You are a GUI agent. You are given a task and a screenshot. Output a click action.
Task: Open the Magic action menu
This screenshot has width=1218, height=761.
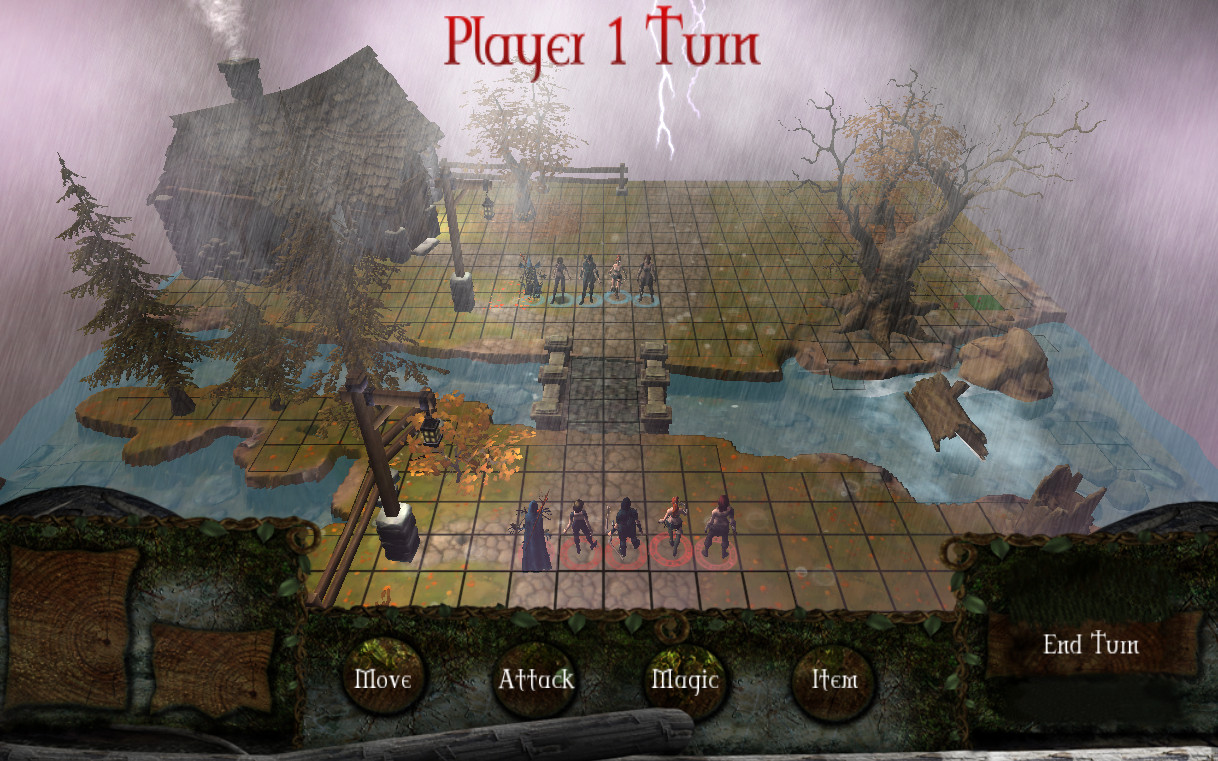click(x=685, y=680)
